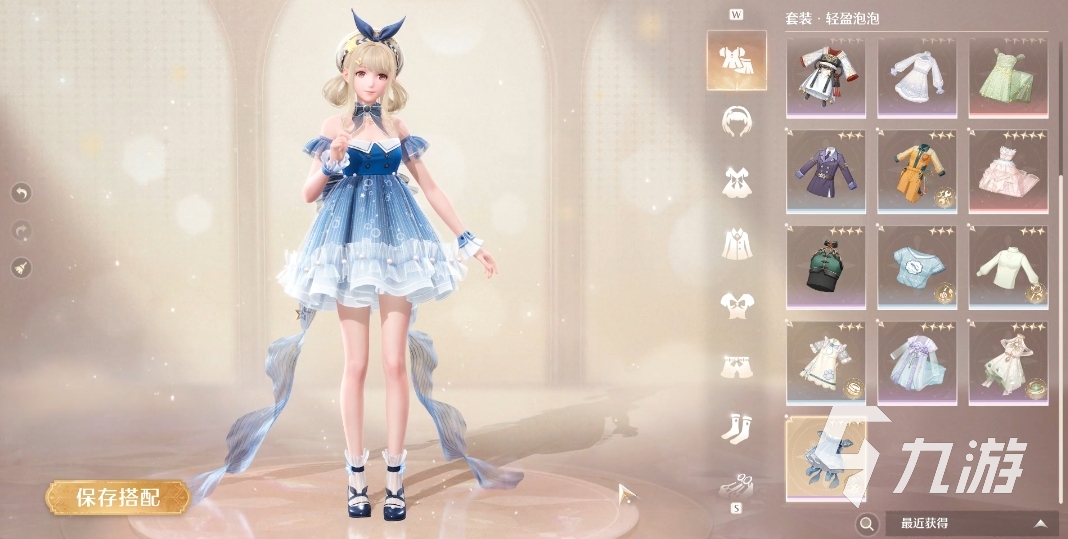Show the shorts and bottoms category
The image size is (1068, 539).
[x=736, y=365]
